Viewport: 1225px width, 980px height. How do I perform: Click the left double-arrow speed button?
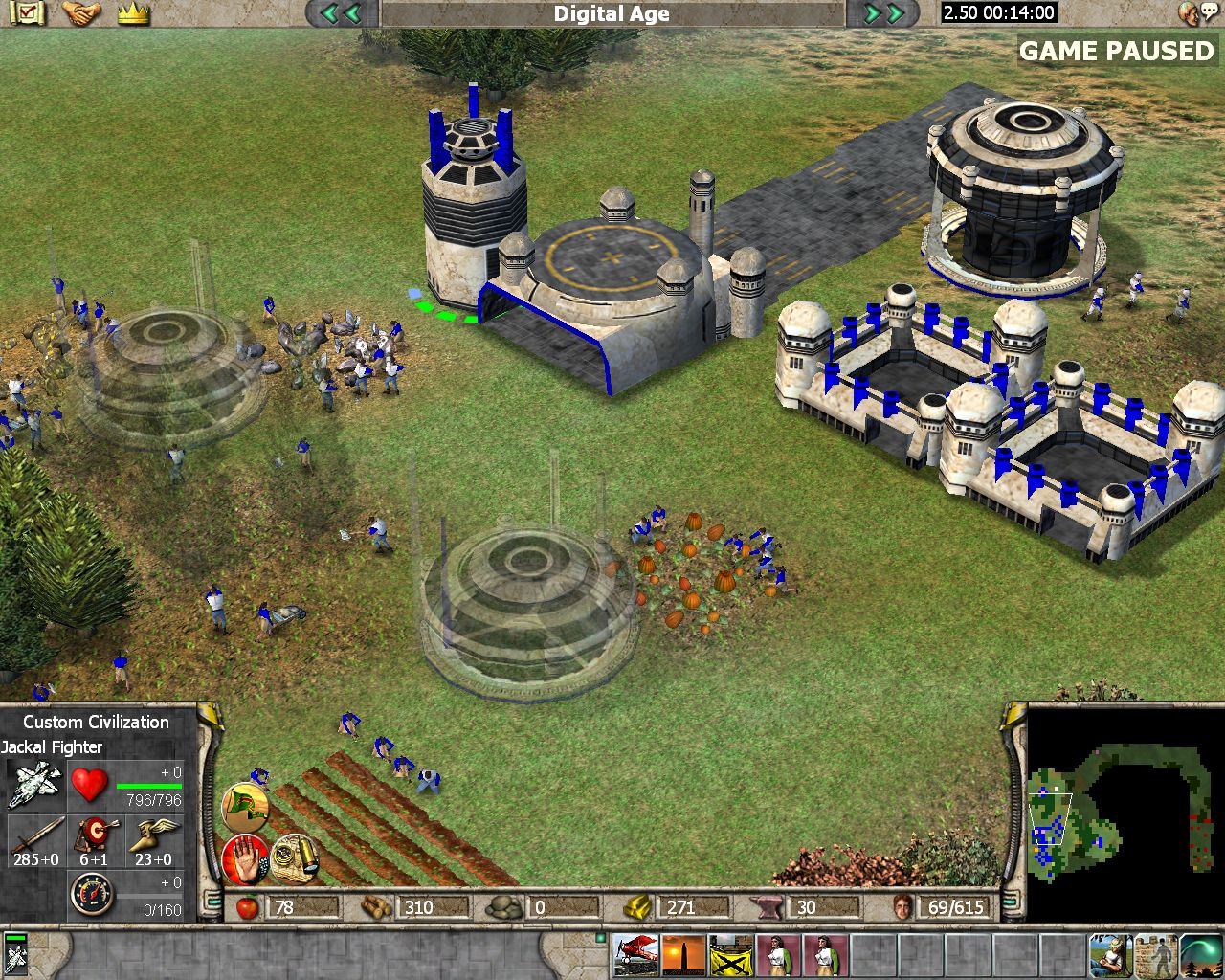[x=342, y=13]
